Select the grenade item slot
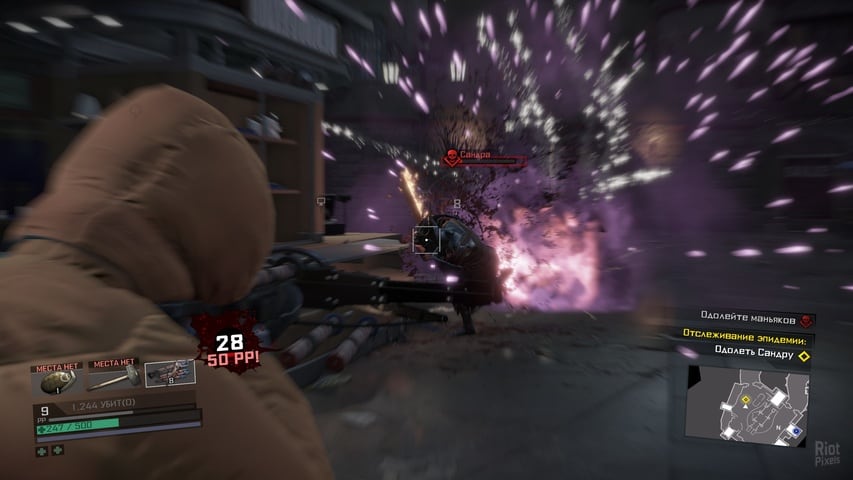This screenshot has height=480, width=853. point(57,378)
